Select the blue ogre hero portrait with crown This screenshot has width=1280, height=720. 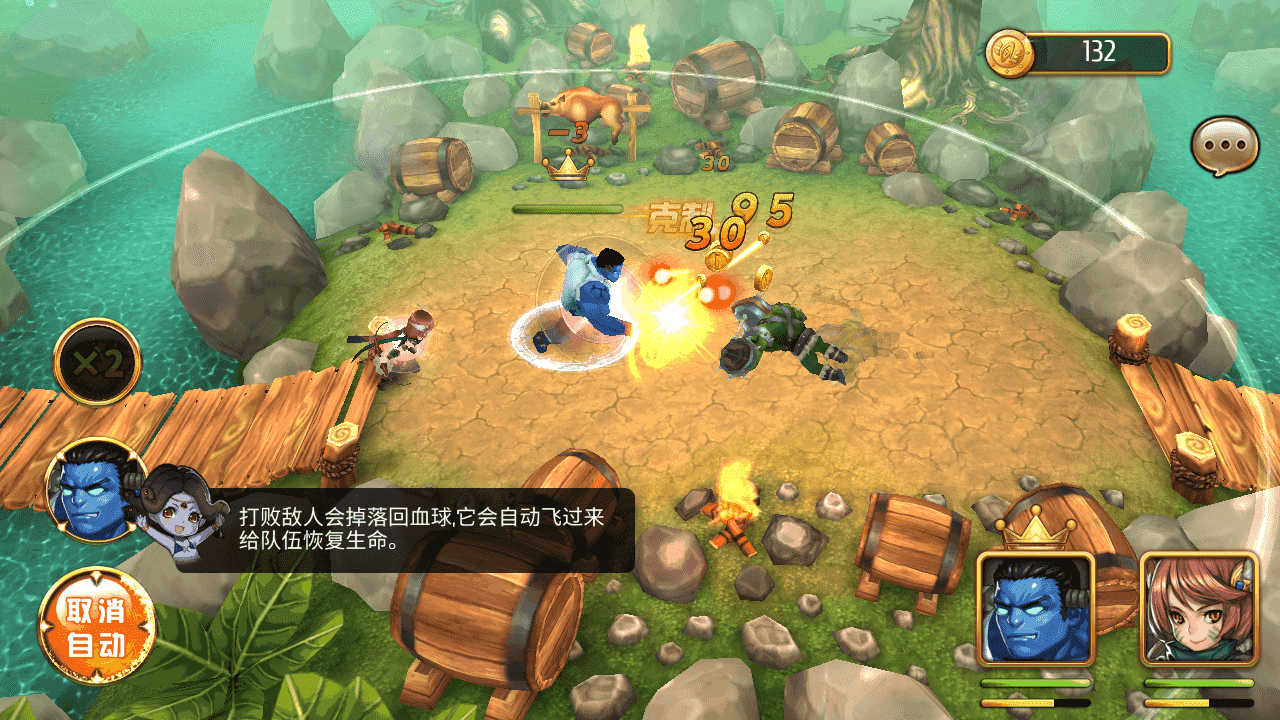[x=1036, y=609]
